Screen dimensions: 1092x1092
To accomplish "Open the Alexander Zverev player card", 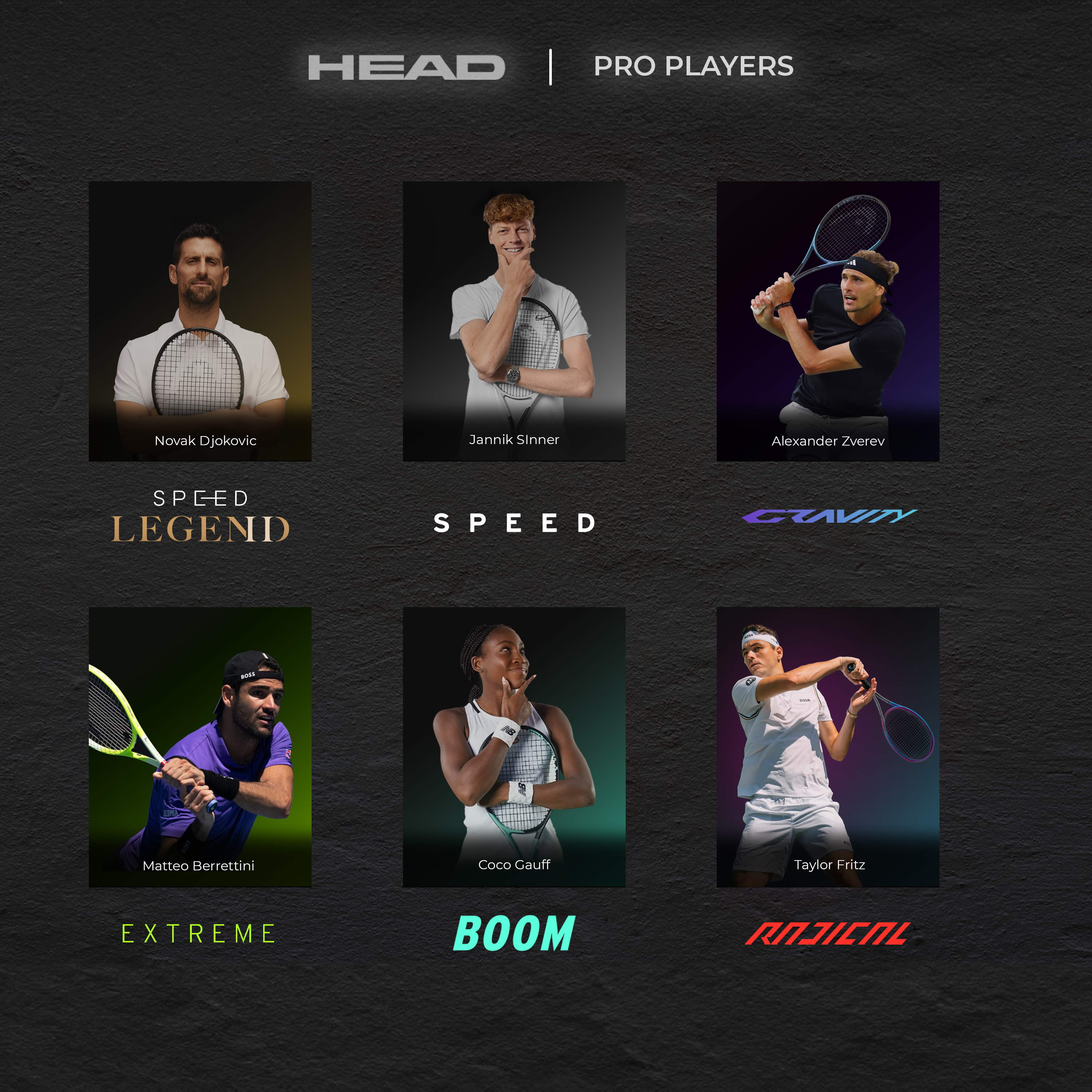I will pos(827,321).
